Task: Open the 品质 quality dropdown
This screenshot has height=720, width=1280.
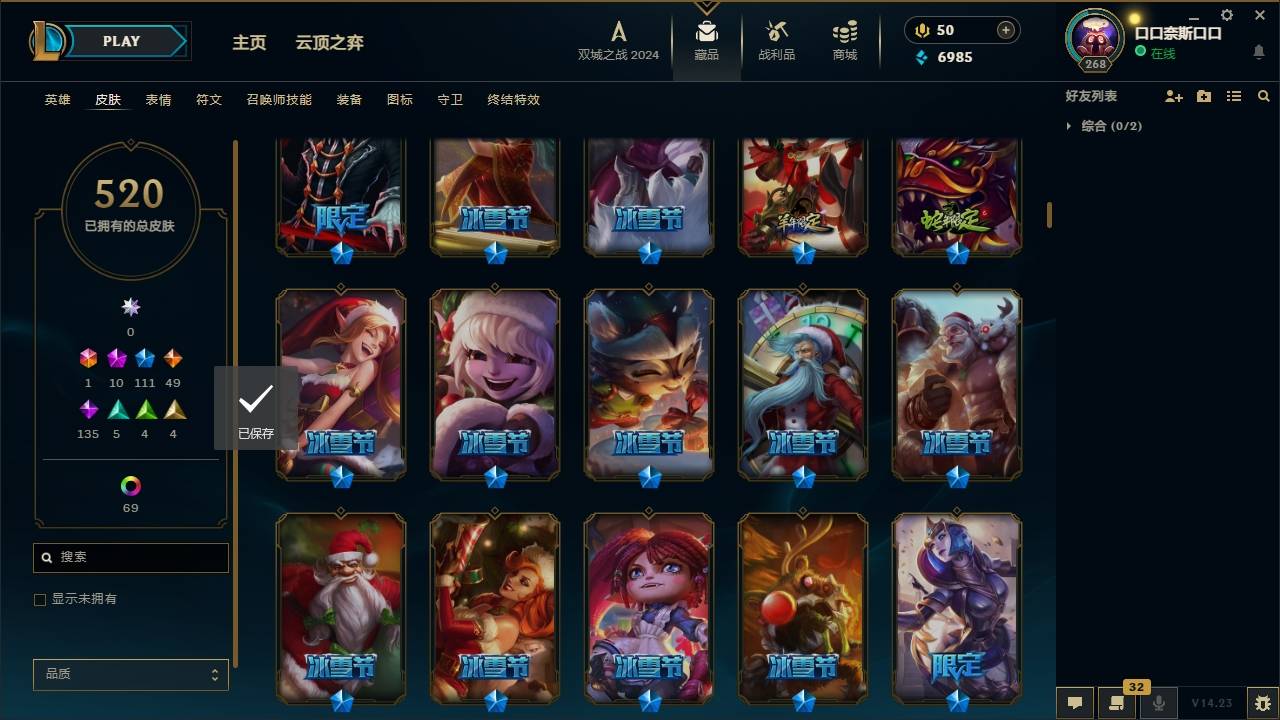Action: click(130, 674)
